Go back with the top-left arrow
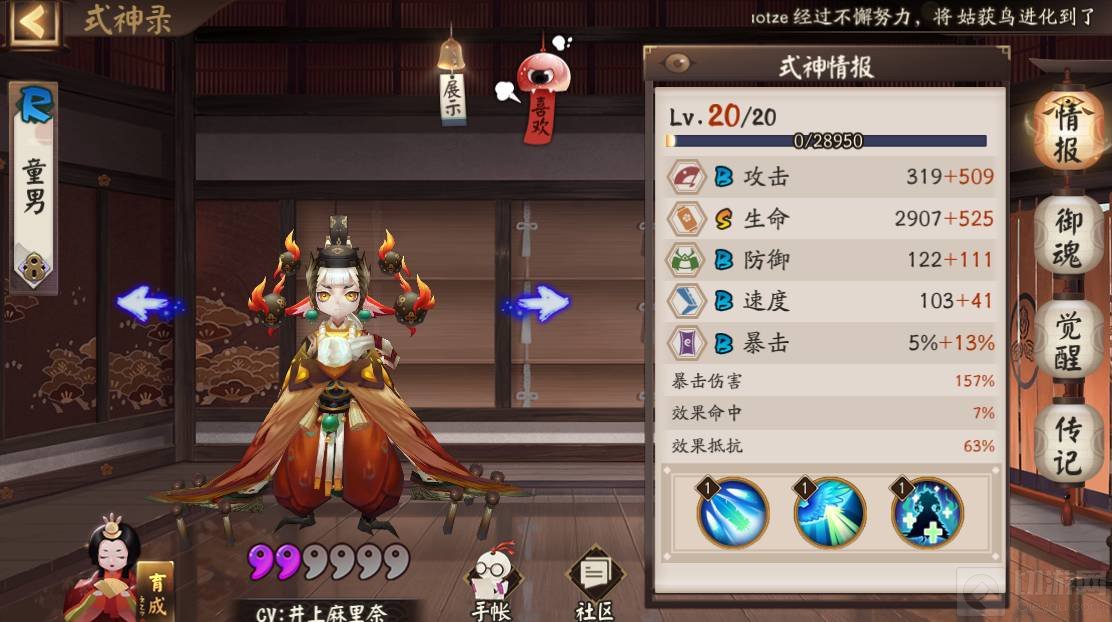The width and height of the screenshot is (1112, 622). pyautogui.click(x=34, y=21)
